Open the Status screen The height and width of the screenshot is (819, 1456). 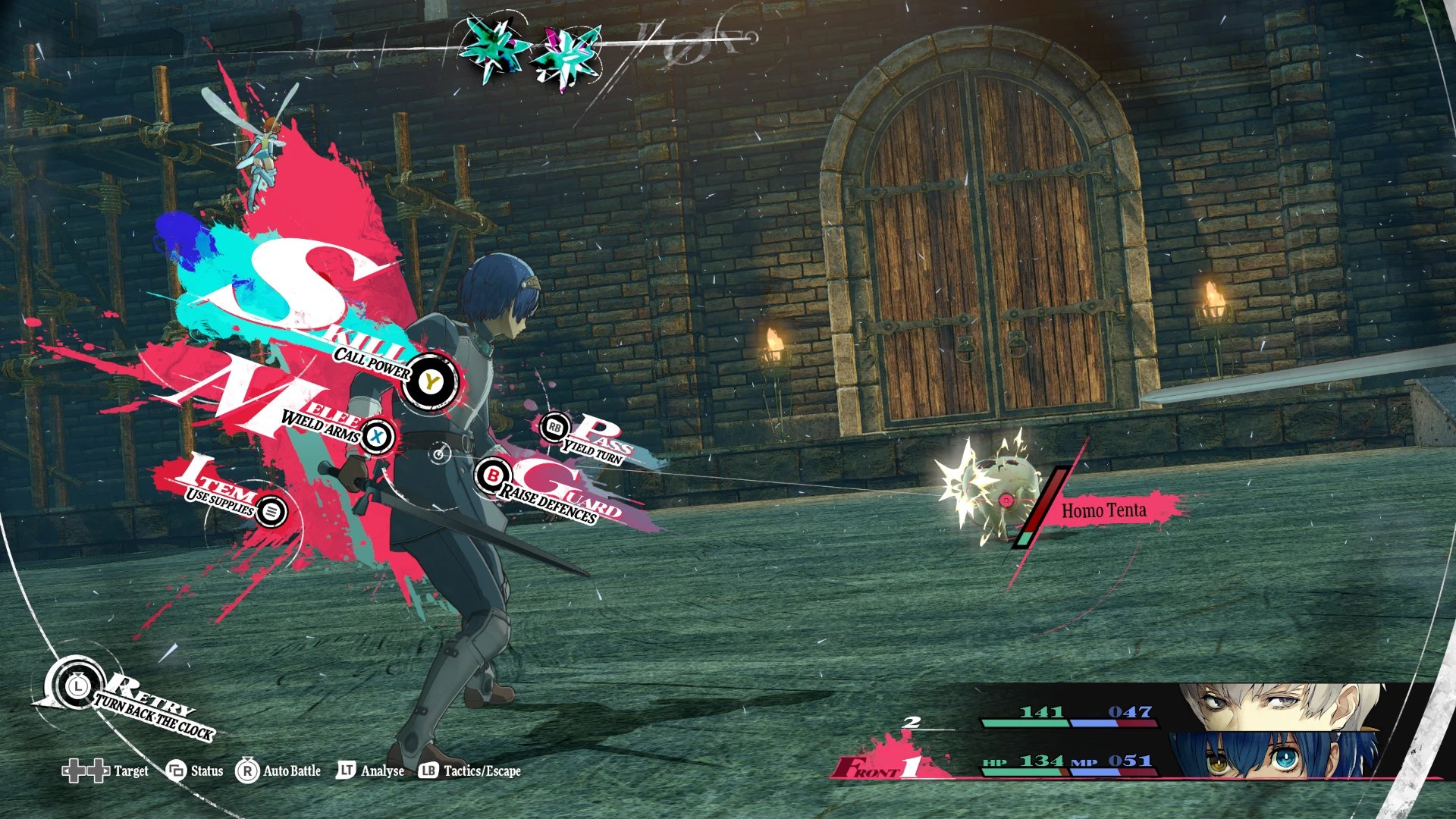click(196, 771)
